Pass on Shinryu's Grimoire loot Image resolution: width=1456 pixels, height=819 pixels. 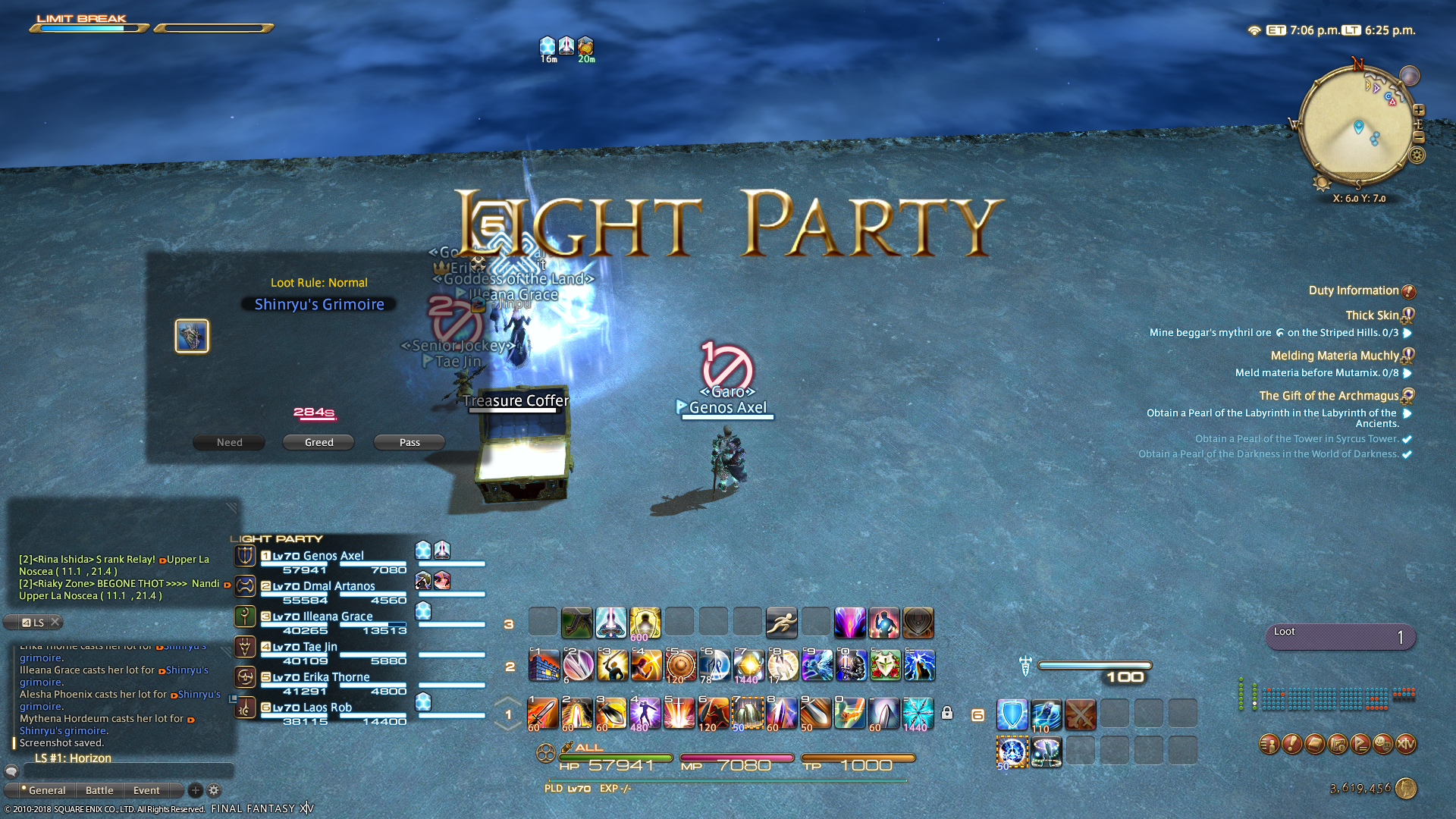[x=409, y=442]
